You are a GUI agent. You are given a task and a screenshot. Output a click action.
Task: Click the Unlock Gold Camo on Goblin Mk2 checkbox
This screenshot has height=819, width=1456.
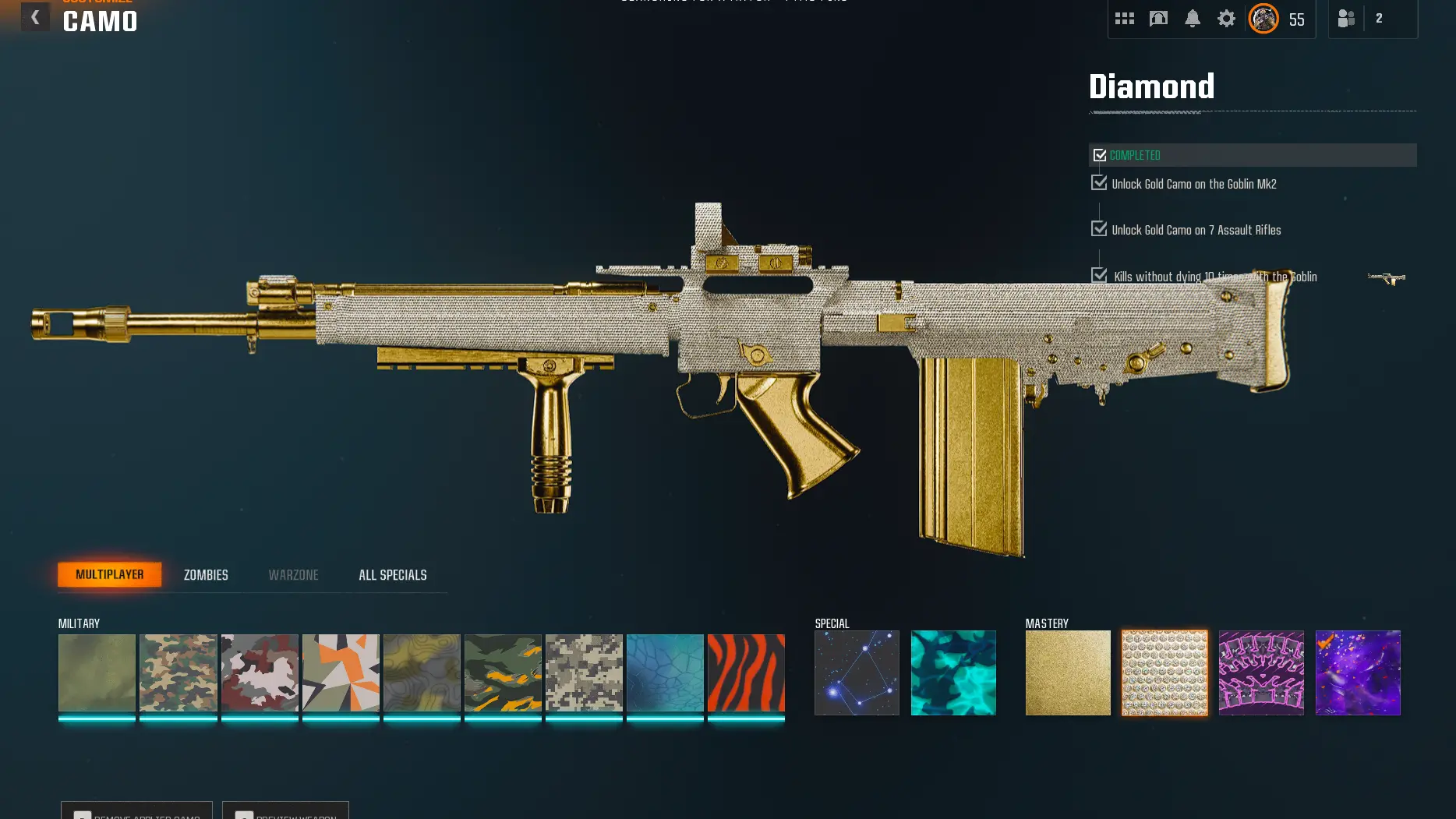click(x=1100, y=183)
